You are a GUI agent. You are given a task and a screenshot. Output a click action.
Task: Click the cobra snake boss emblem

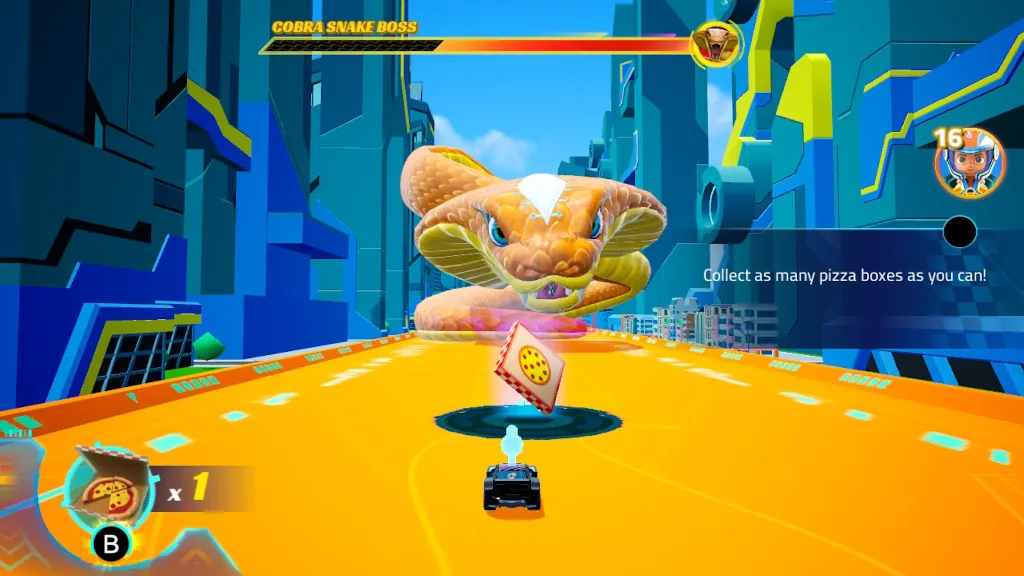(714, 43)
